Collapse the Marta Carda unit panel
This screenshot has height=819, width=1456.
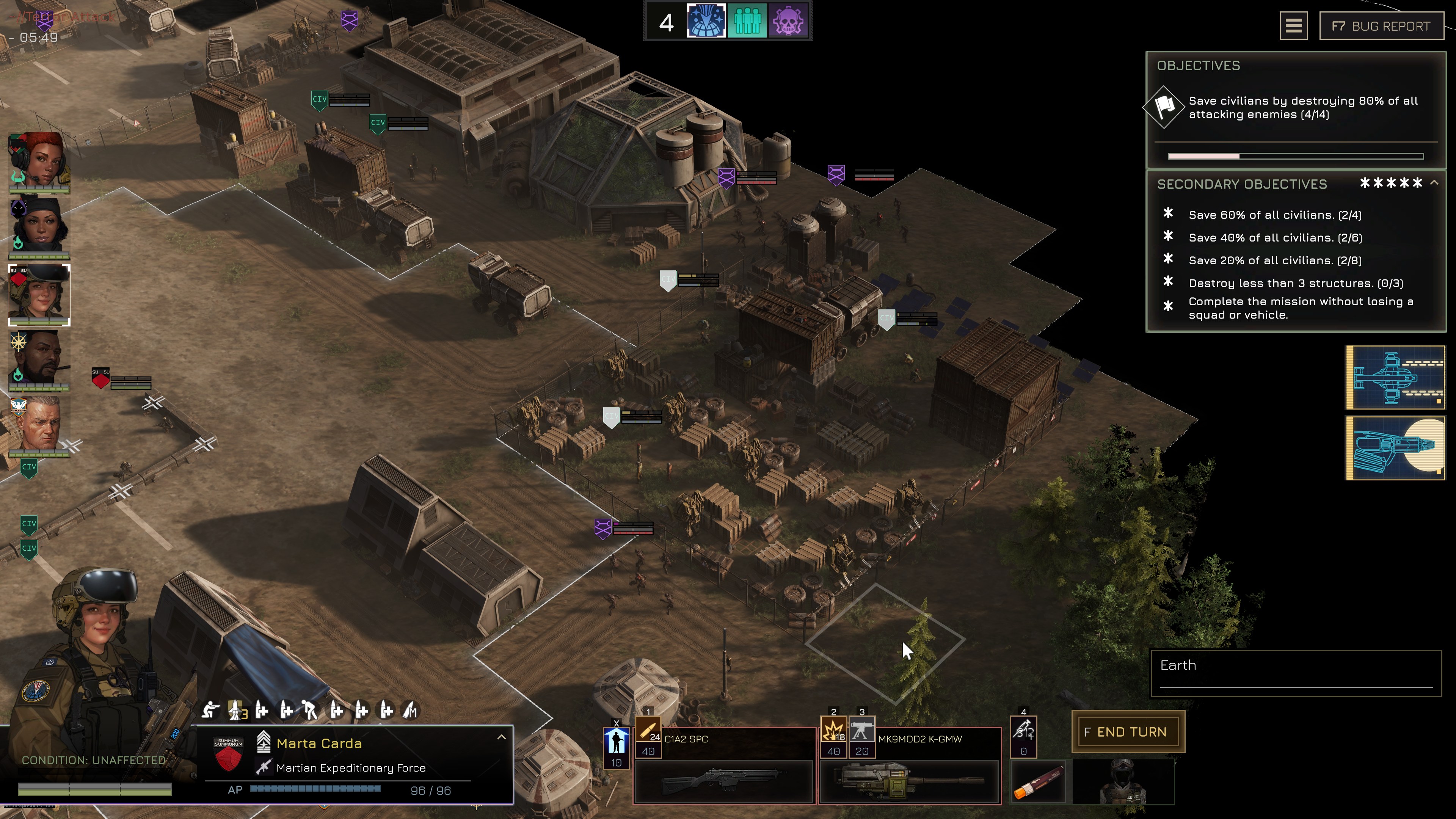[x=501, y=737]
